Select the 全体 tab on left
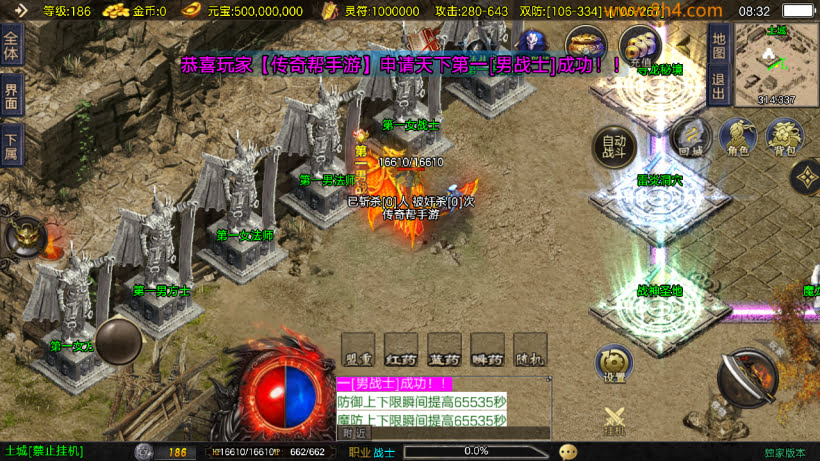The image size is (820, 461). 11,47
